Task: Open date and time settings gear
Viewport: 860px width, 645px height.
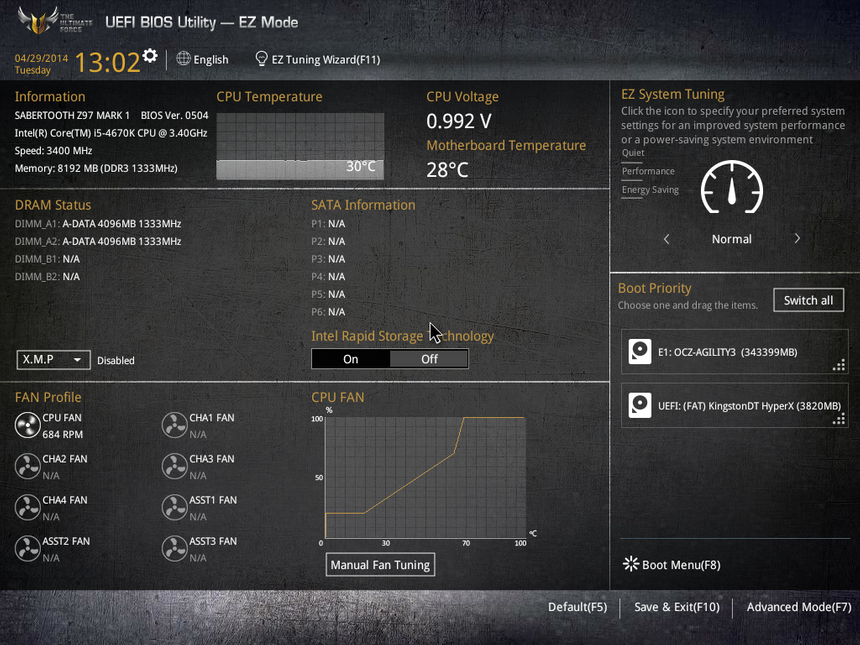Action: 150,55
